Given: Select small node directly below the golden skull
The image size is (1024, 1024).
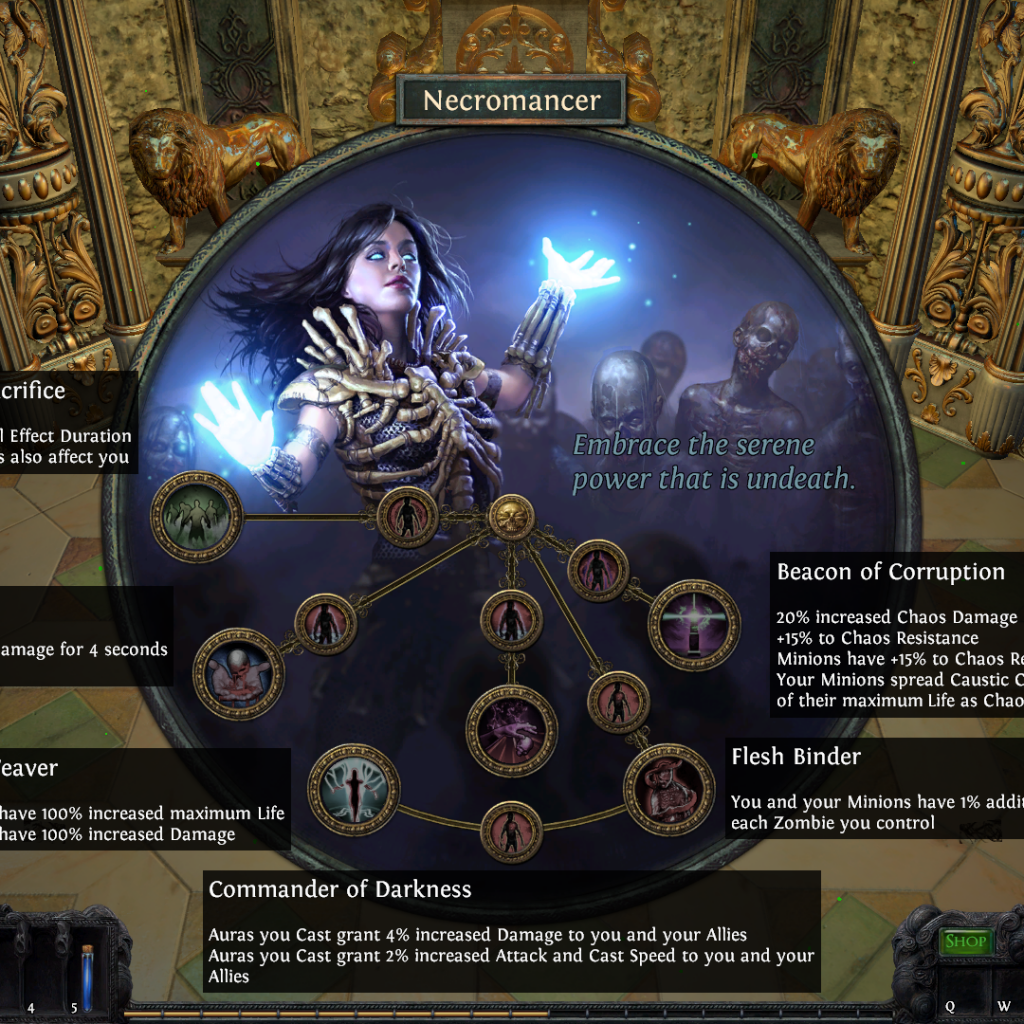Looking at the screenshot, I should [511, 621].
